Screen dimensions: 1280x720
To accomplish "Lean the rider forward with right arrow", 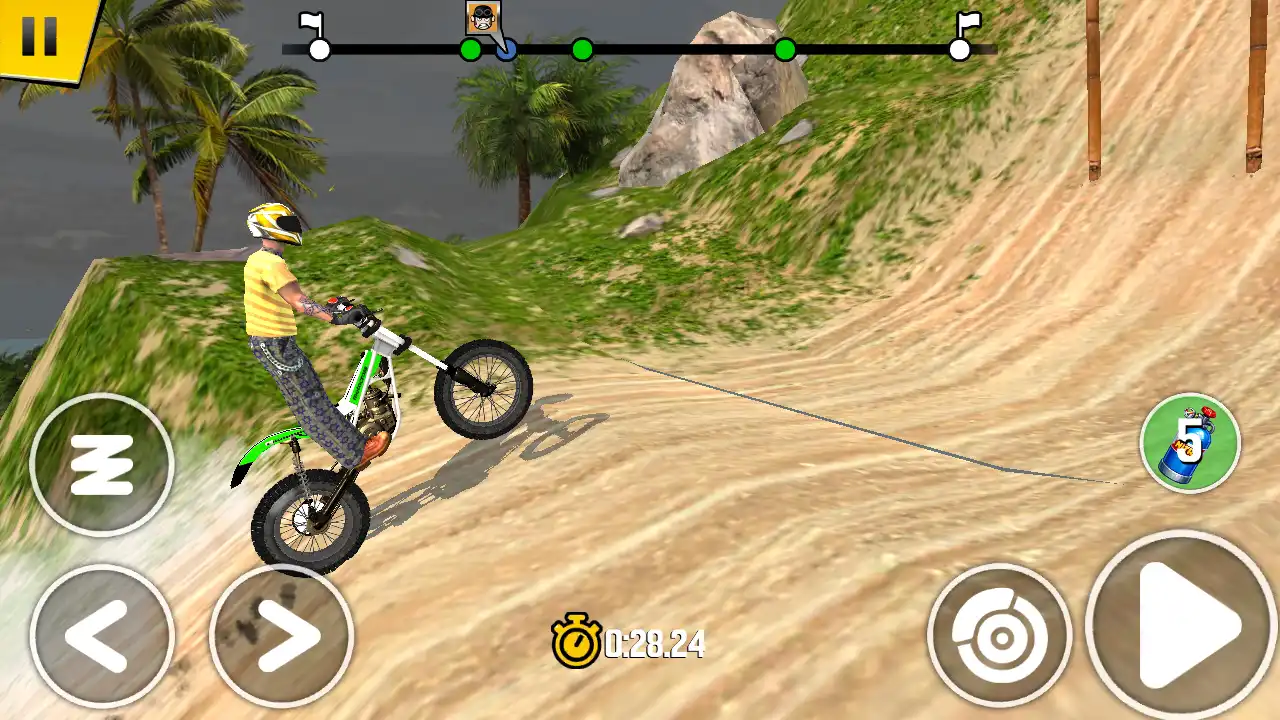I will click(x=281, y=635).
